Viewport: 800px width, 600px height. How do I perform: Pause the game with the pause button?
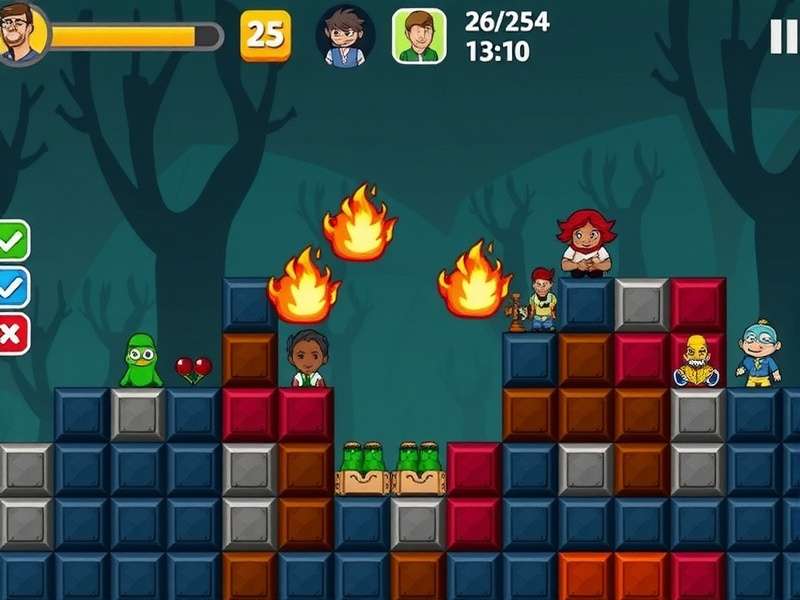[x=783, y=36]
